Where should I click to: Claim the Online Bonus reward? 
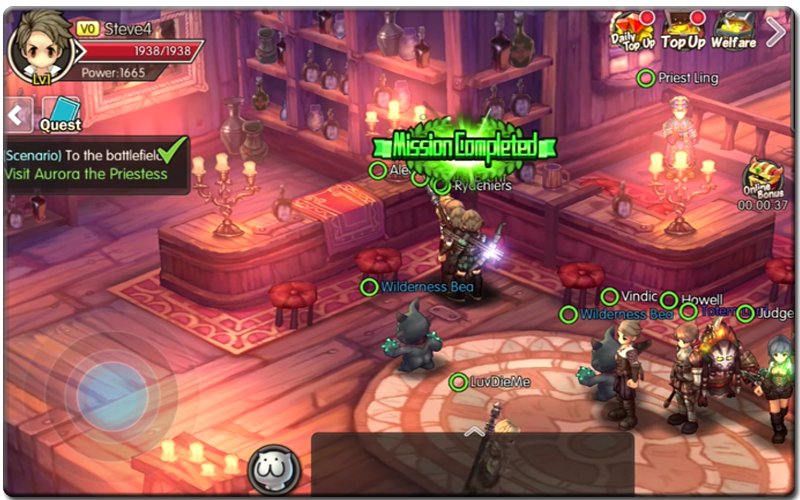(763, 183)
